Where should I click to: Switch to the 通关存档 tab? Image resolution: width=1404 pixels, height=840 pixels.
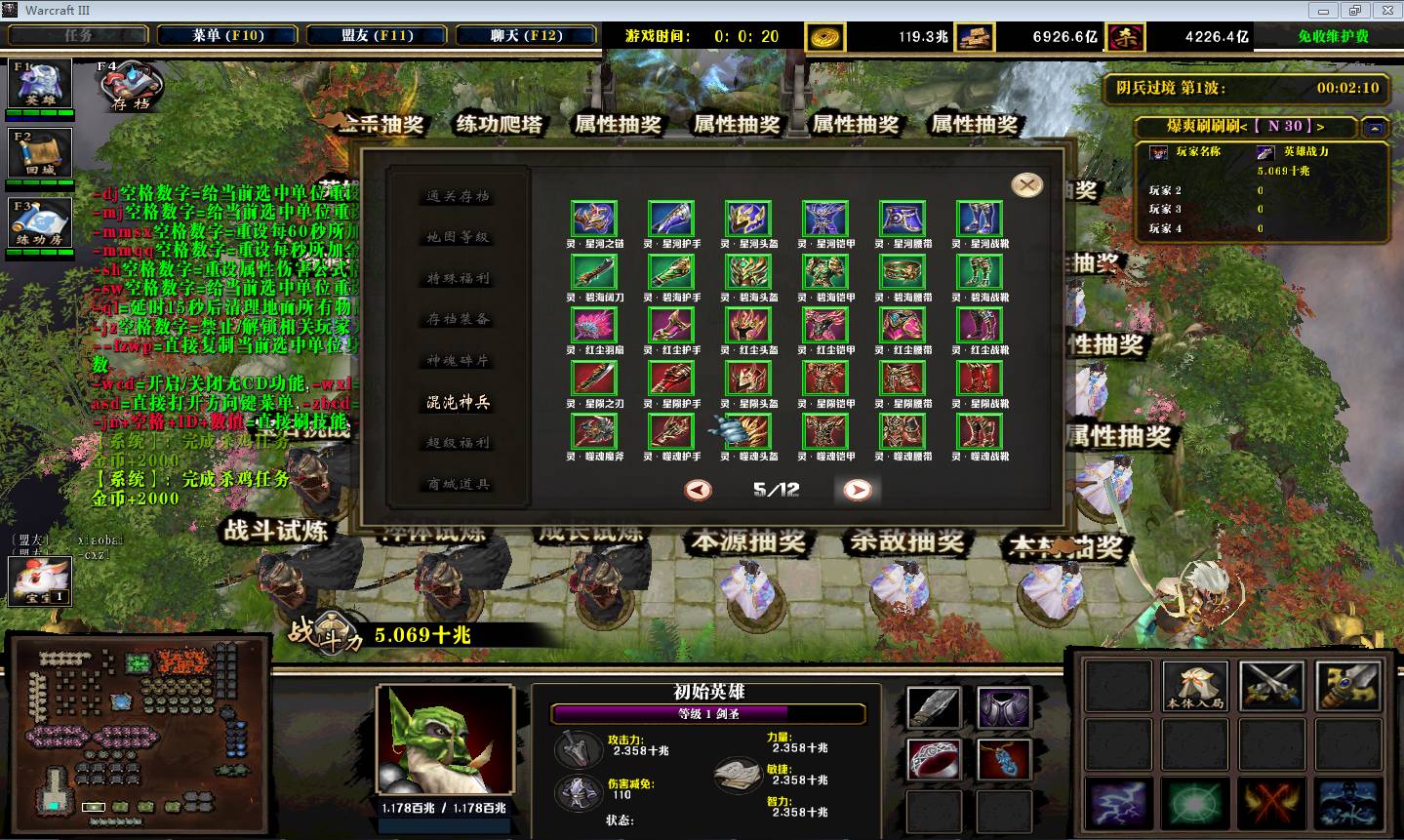[x=458, y=196]
